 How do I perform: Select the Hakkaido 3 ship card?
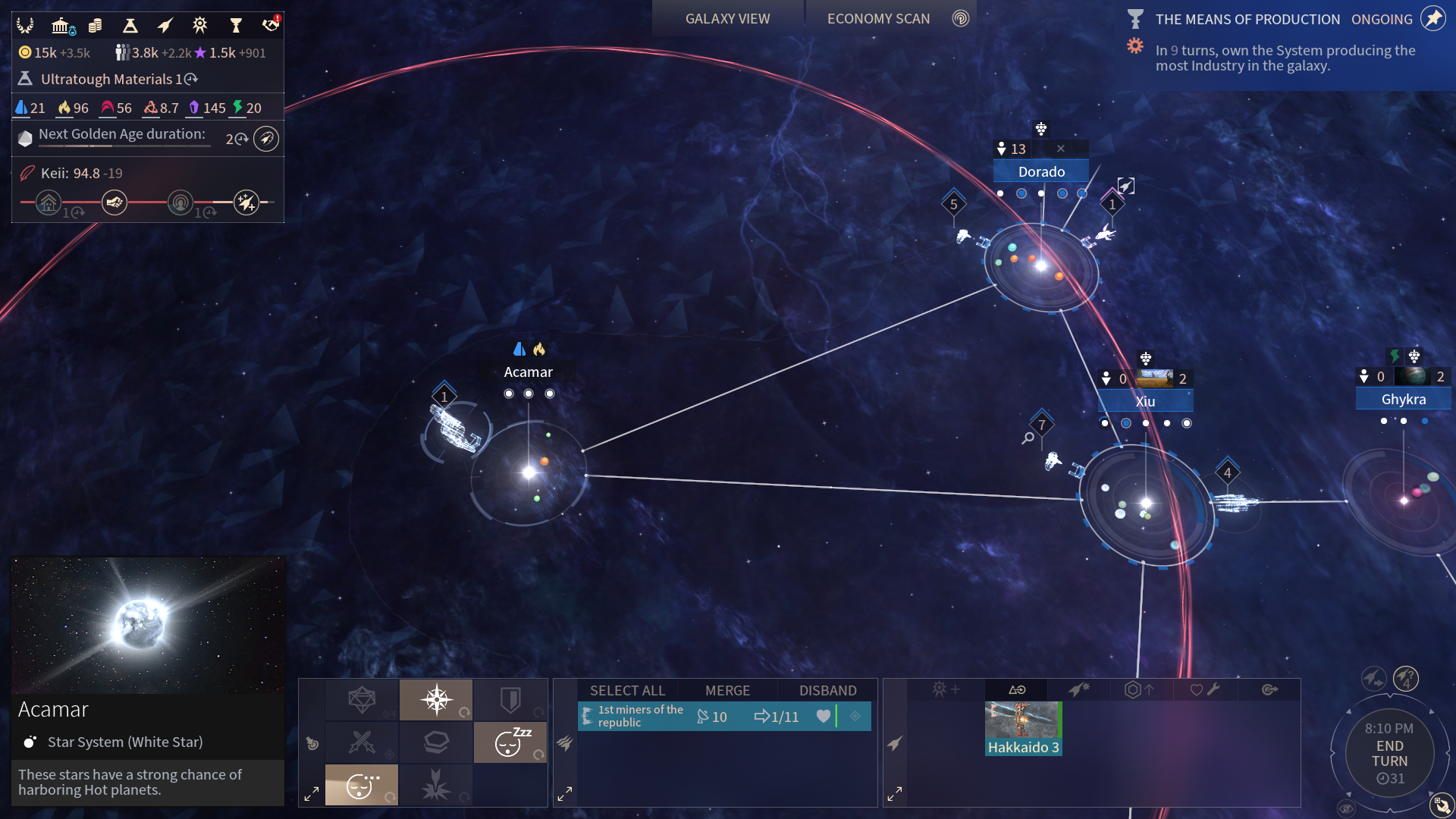[x=1023, y=728]
